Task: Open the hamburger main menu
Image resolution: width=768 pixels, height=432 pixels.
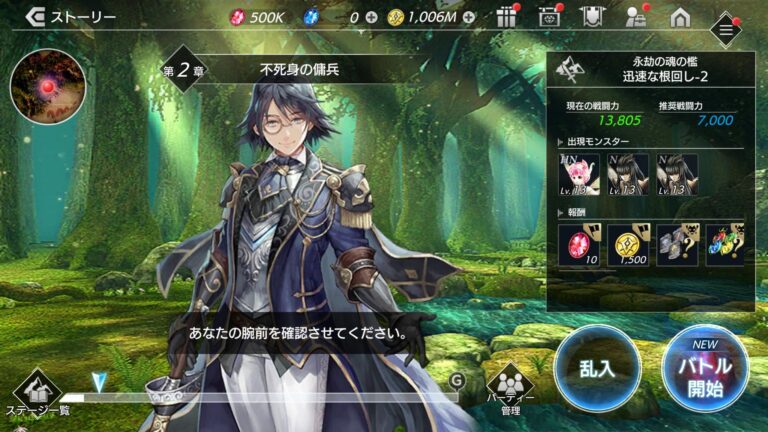Action: click(727, 30)
